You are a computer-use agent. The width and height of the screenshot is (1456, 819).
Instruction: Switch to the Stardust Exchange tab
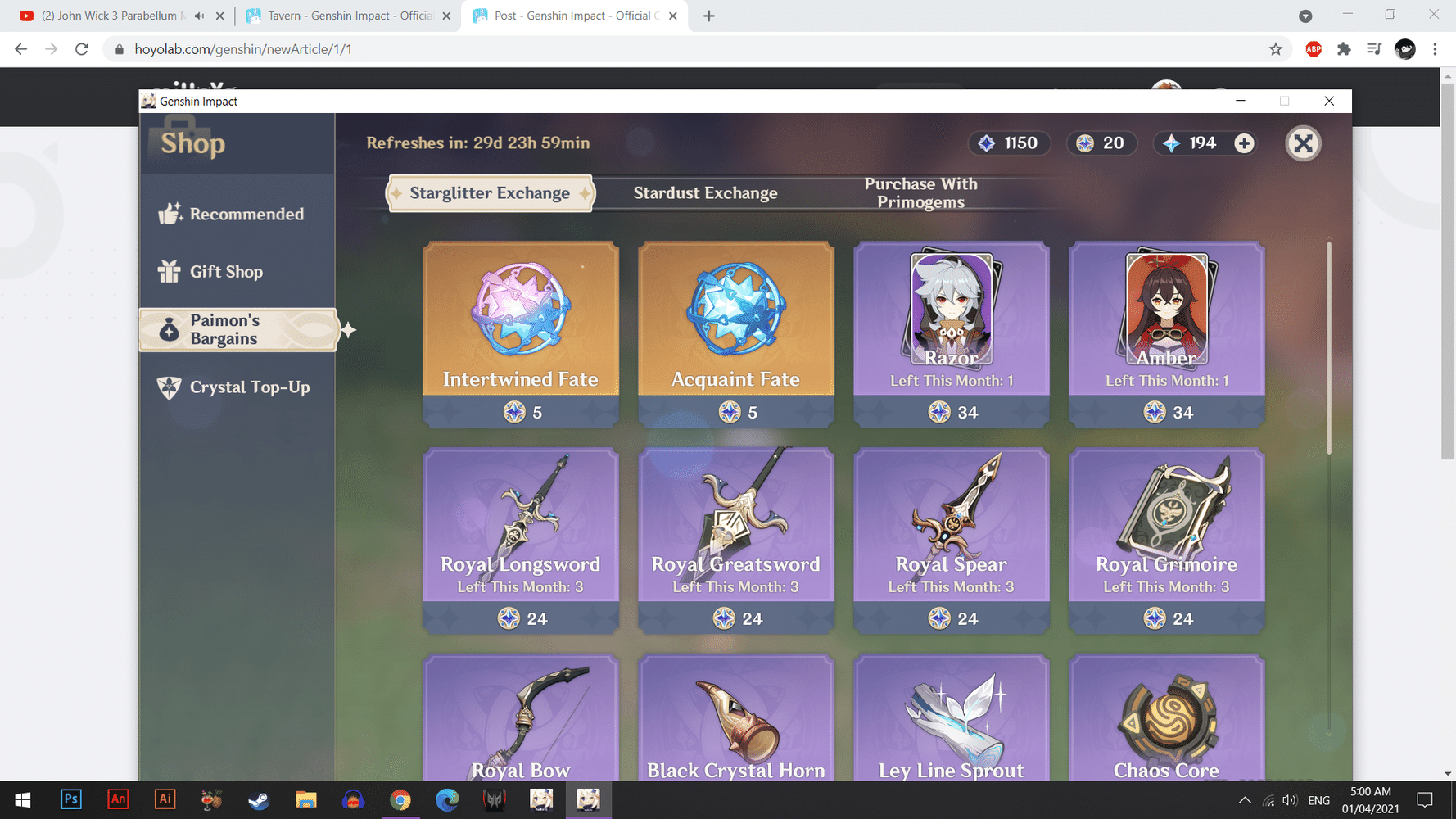pos(705,193)
